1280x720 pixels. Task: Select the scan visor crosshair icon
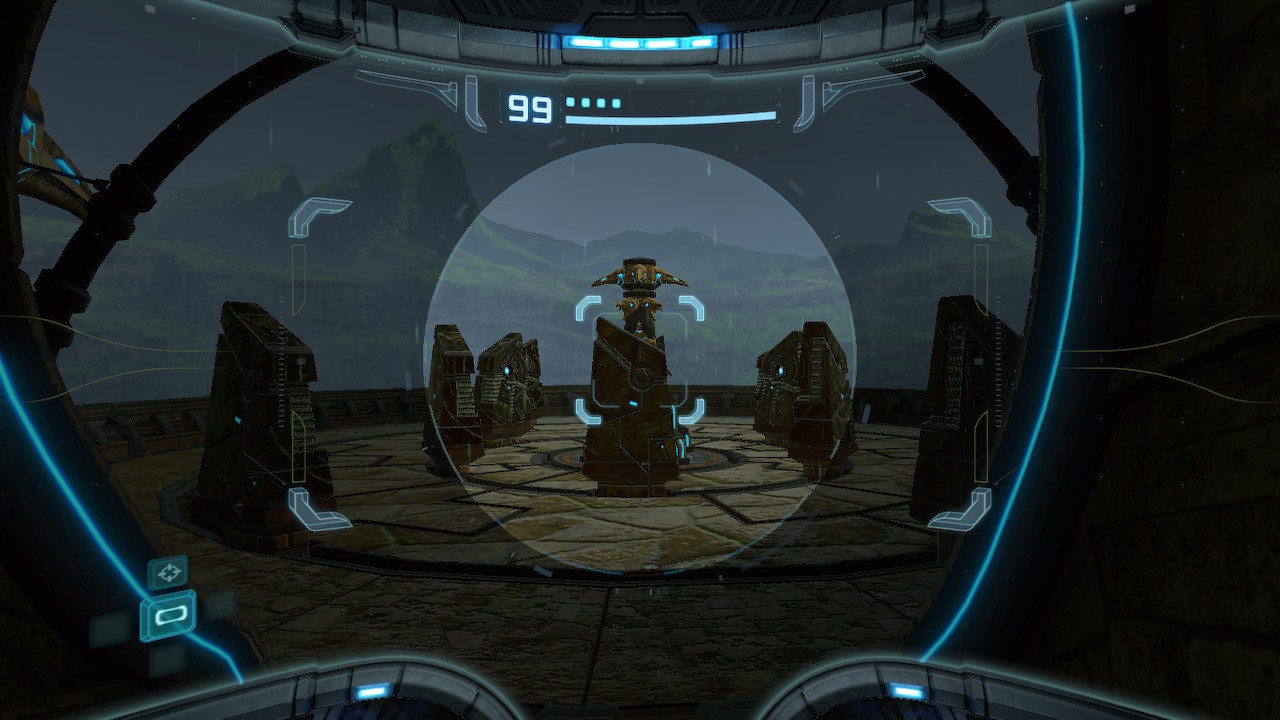coord(167,573)
